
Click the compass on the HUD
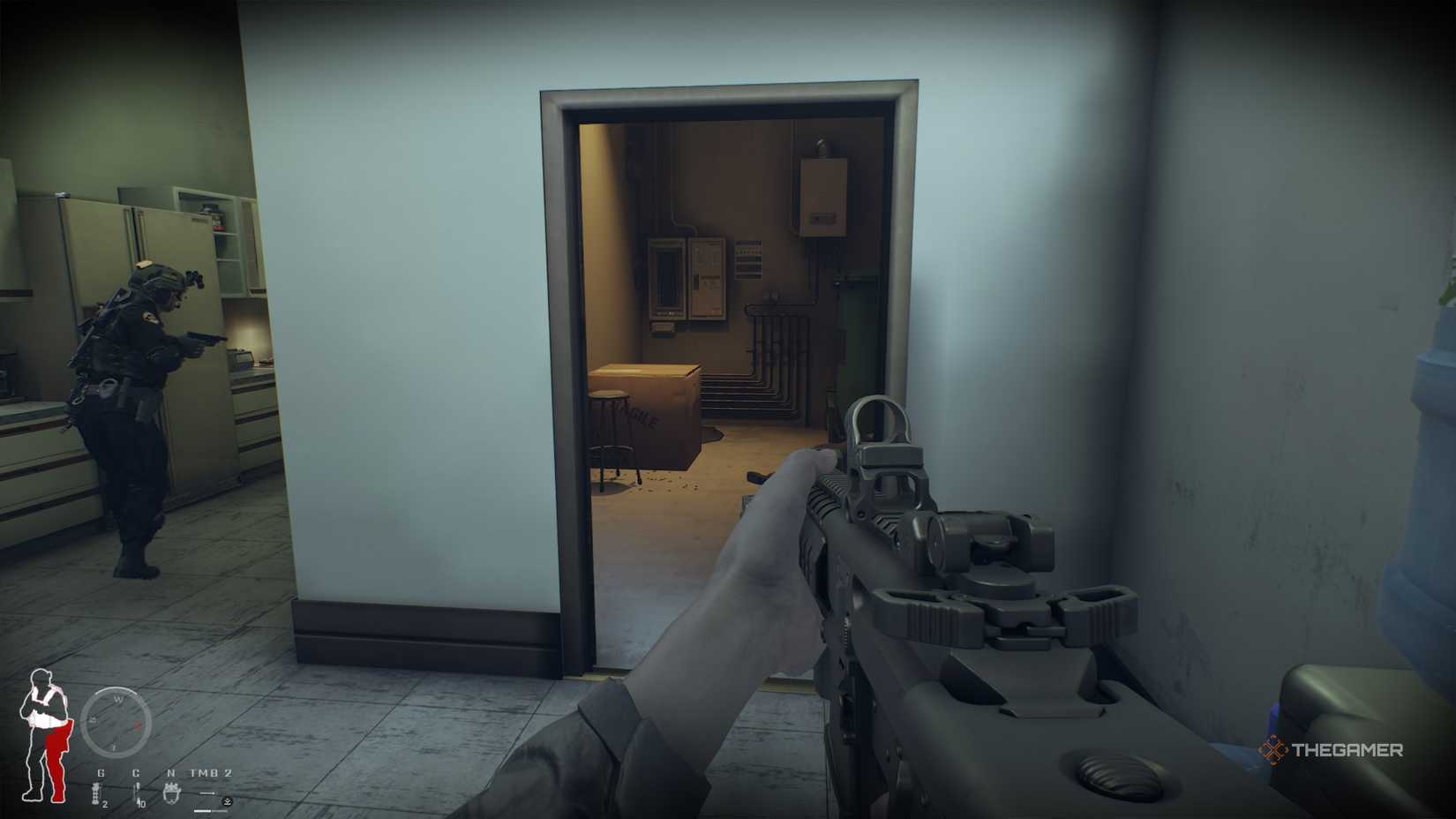(116, 723)
